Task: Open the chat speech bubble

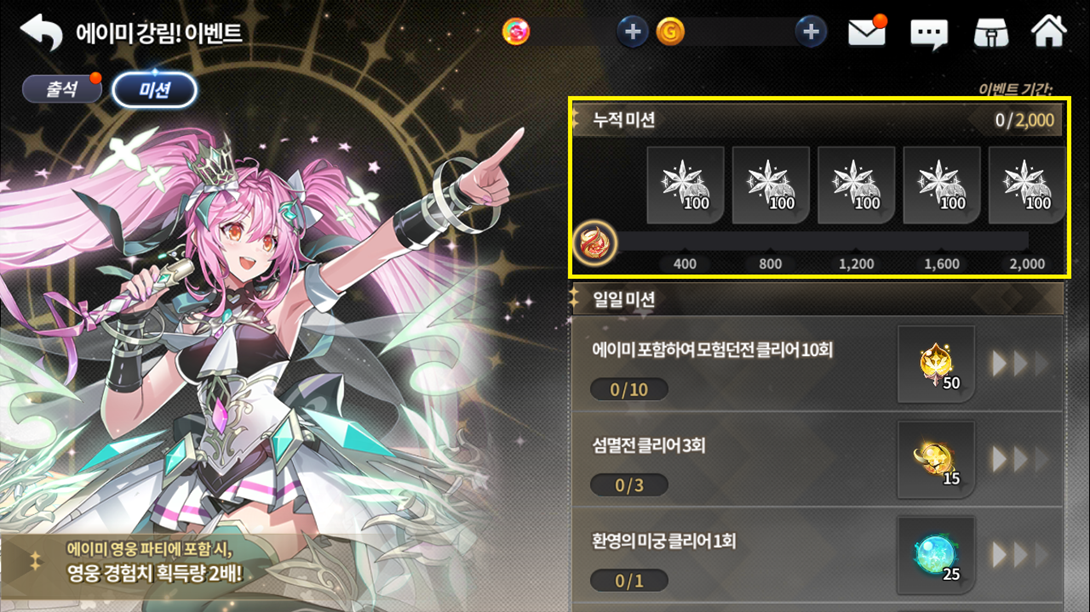Action: point(929,34)
